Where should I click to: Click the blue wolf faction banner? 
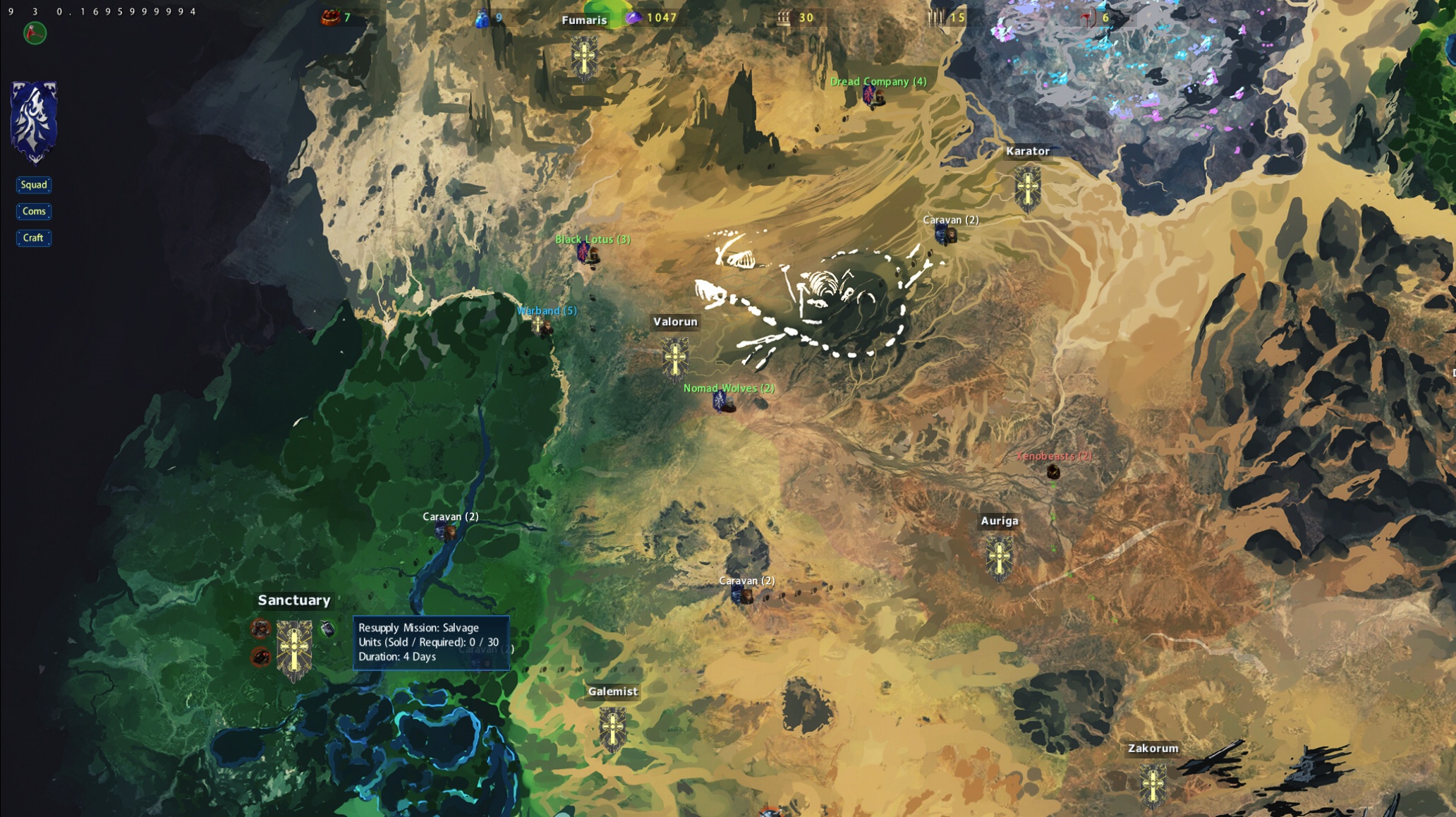point(34,121)
